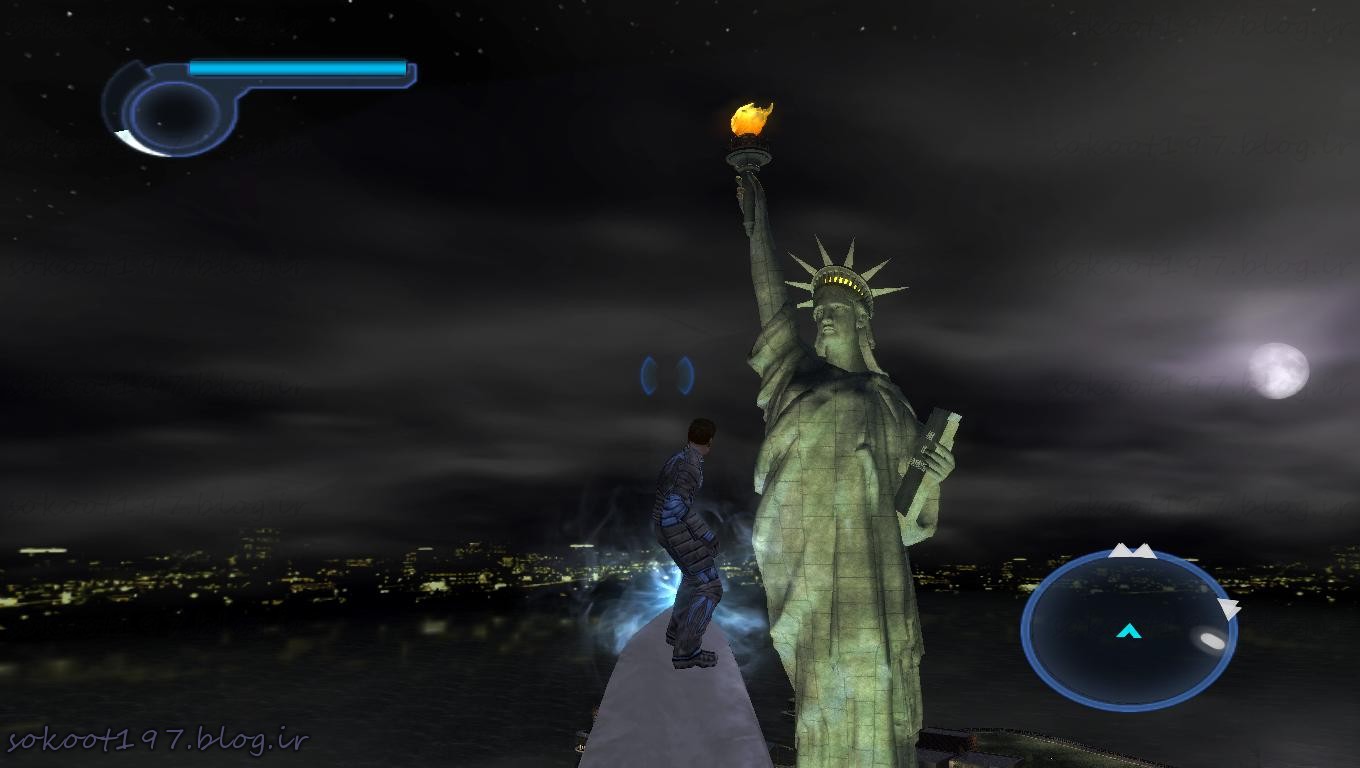
Task: Click the white oval blip on minimap
Action: coord(1212,640)
